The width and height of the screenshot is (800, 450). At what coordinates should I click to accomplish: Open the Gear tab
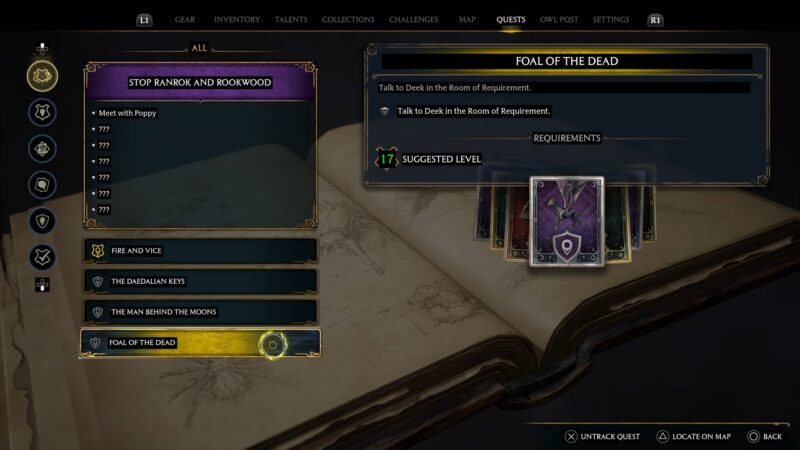pyautogui.click(x=185, y=19)
